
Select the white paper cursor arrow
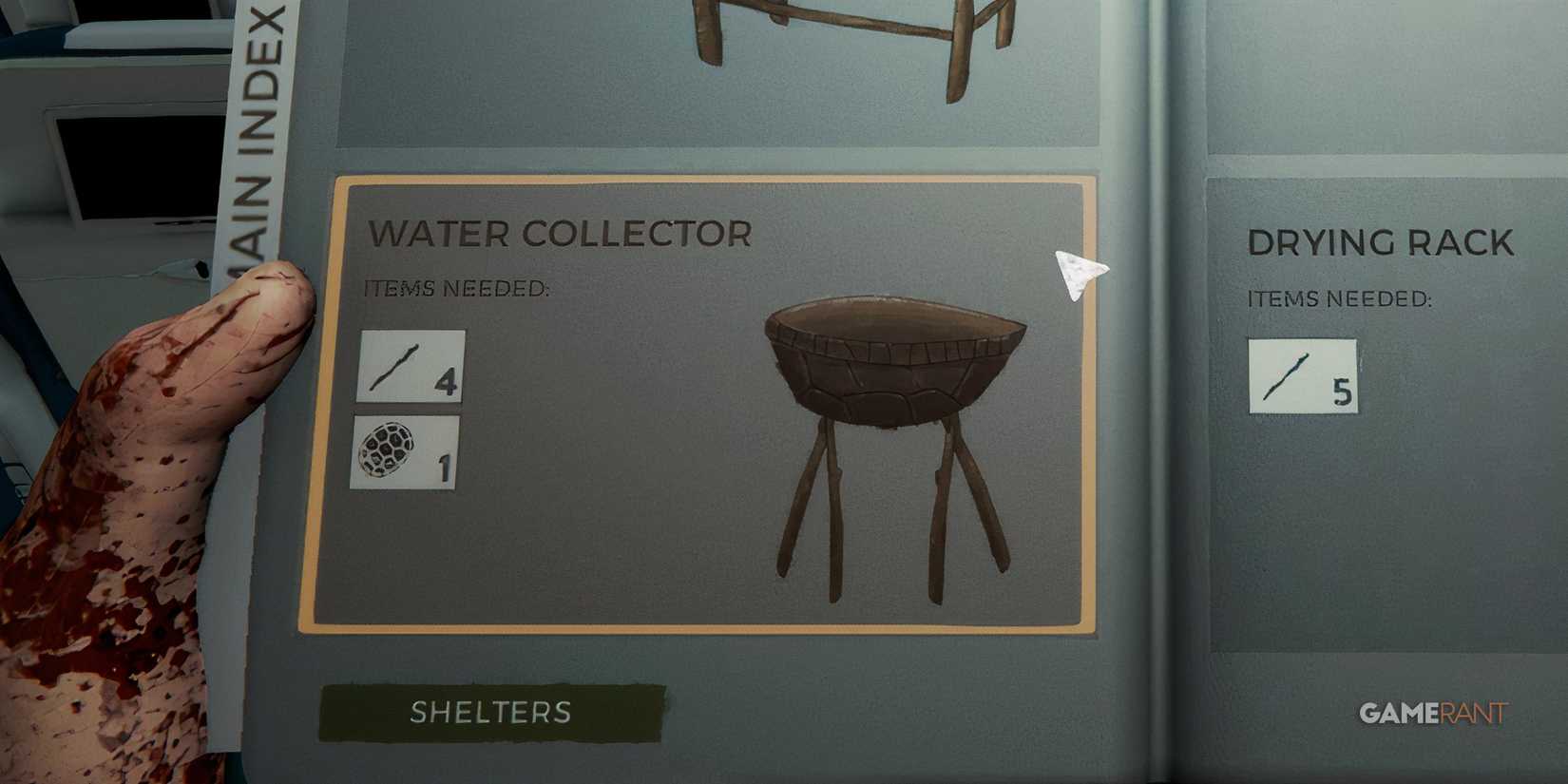1079,276
